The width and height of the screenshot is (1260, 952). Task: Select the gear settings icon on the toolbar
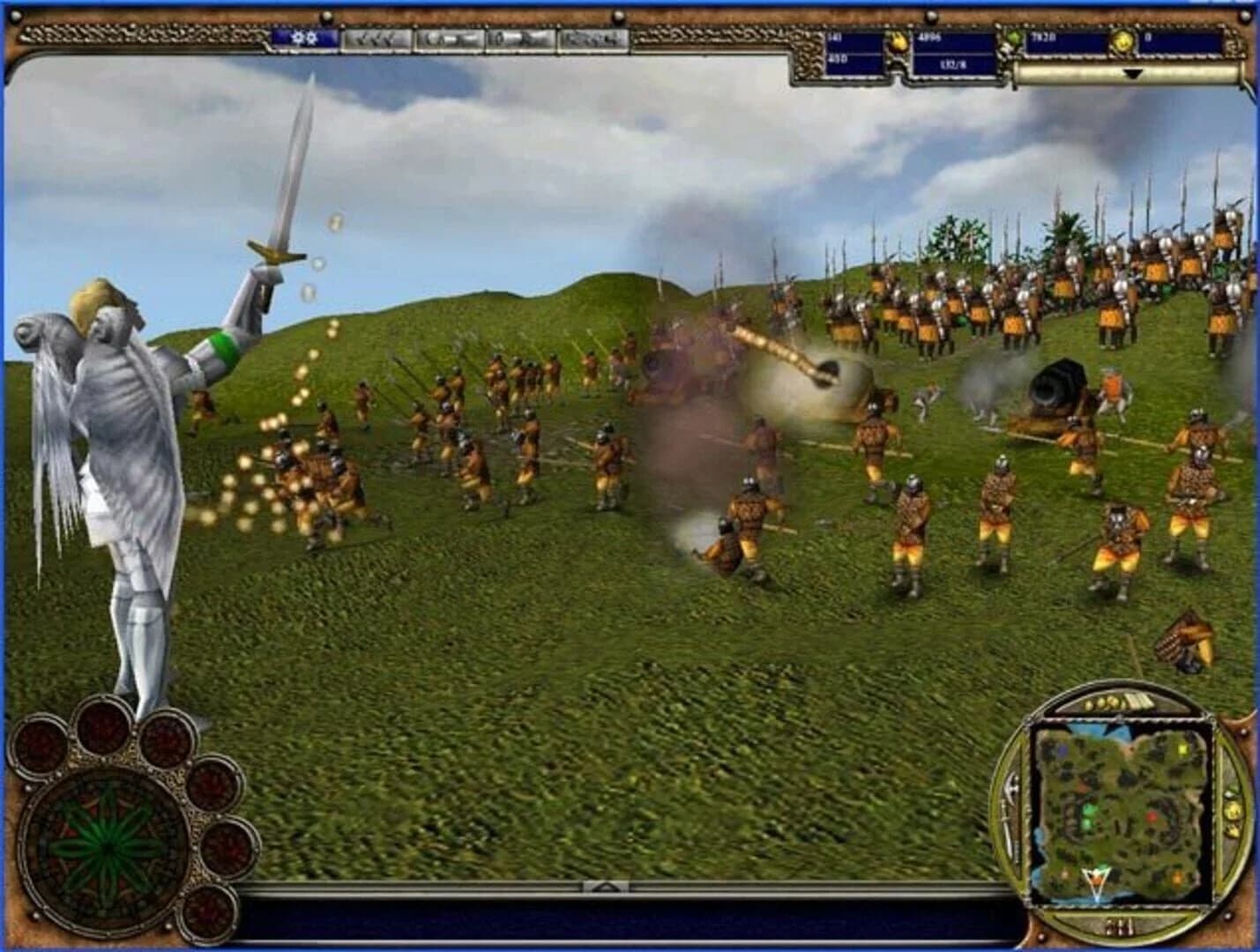pyautogui.click(x=302, y=38)
